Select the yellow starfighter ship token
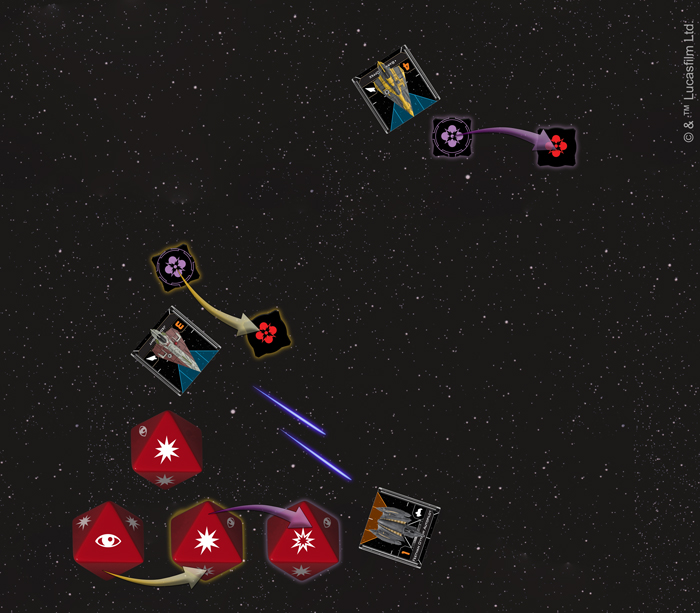This screenshot has height=613, width=700. pyautogui.click(x=396, y=88)
